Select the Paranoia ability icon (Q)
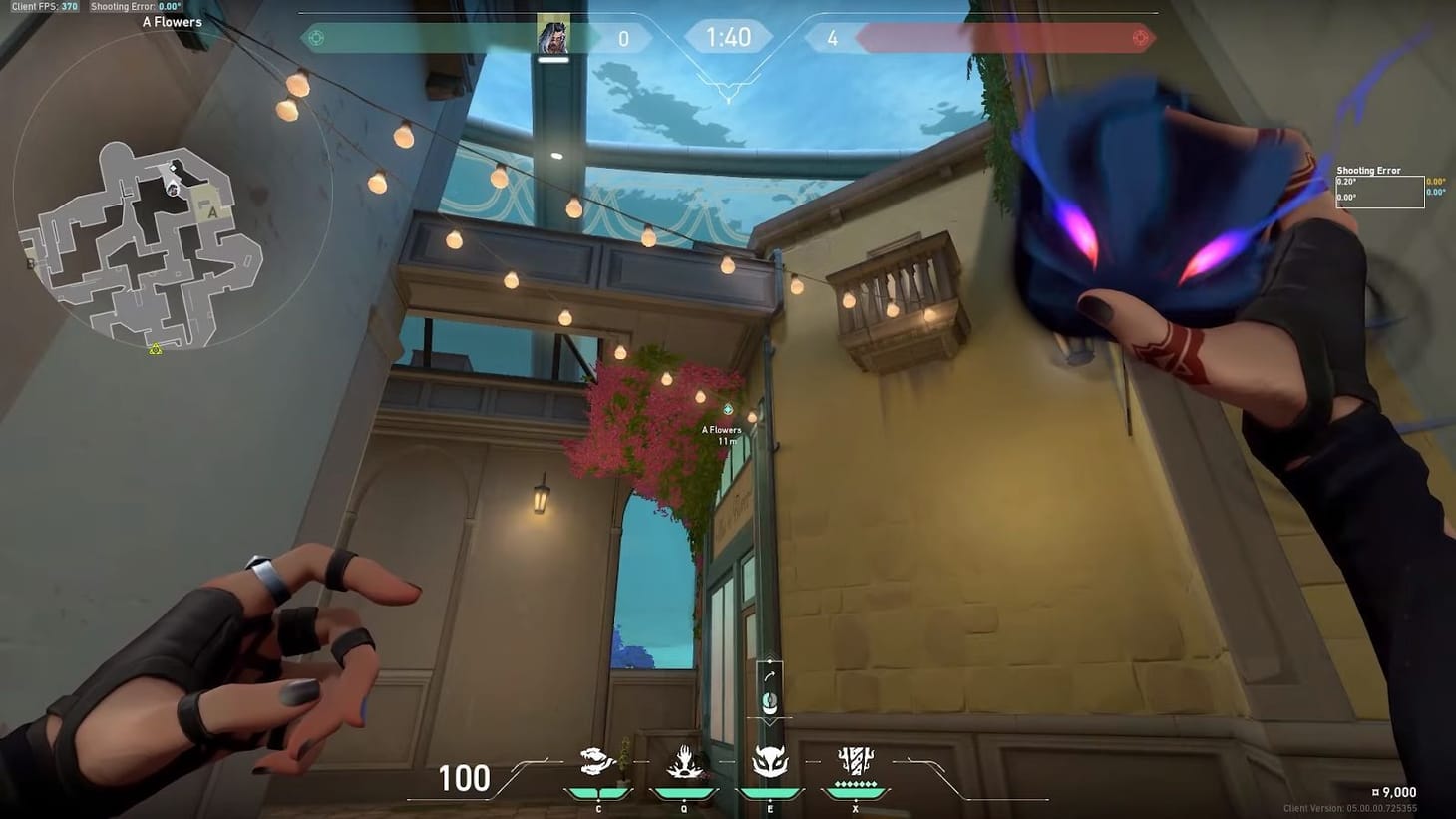Viewport: 1456px width, 819px height. pos(683,762)
